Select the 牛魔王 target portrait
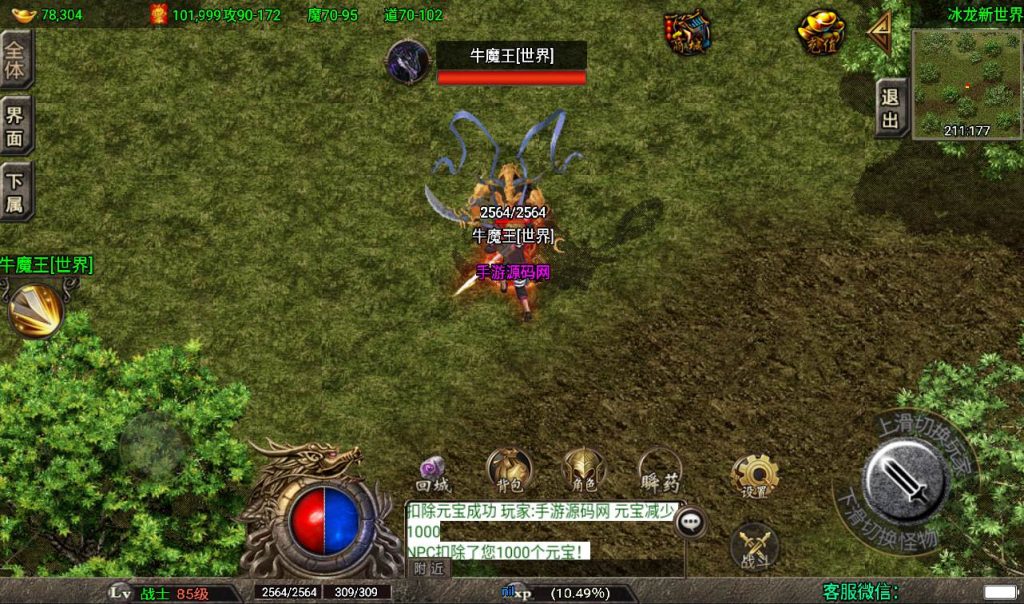 [x=410, y=61]
